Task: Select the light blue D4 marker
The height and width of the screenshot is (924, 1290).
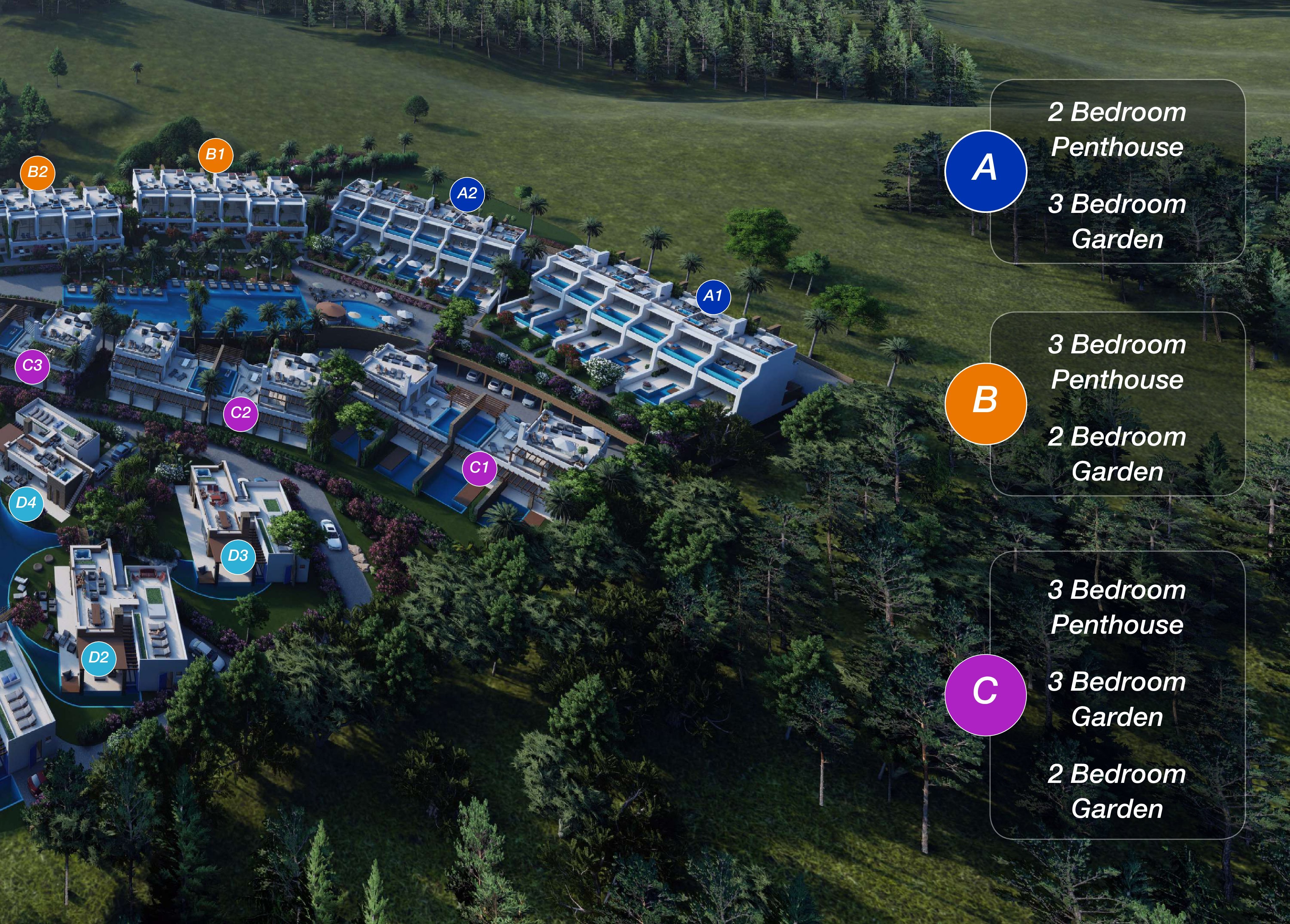Action: [x=26, y=503]
